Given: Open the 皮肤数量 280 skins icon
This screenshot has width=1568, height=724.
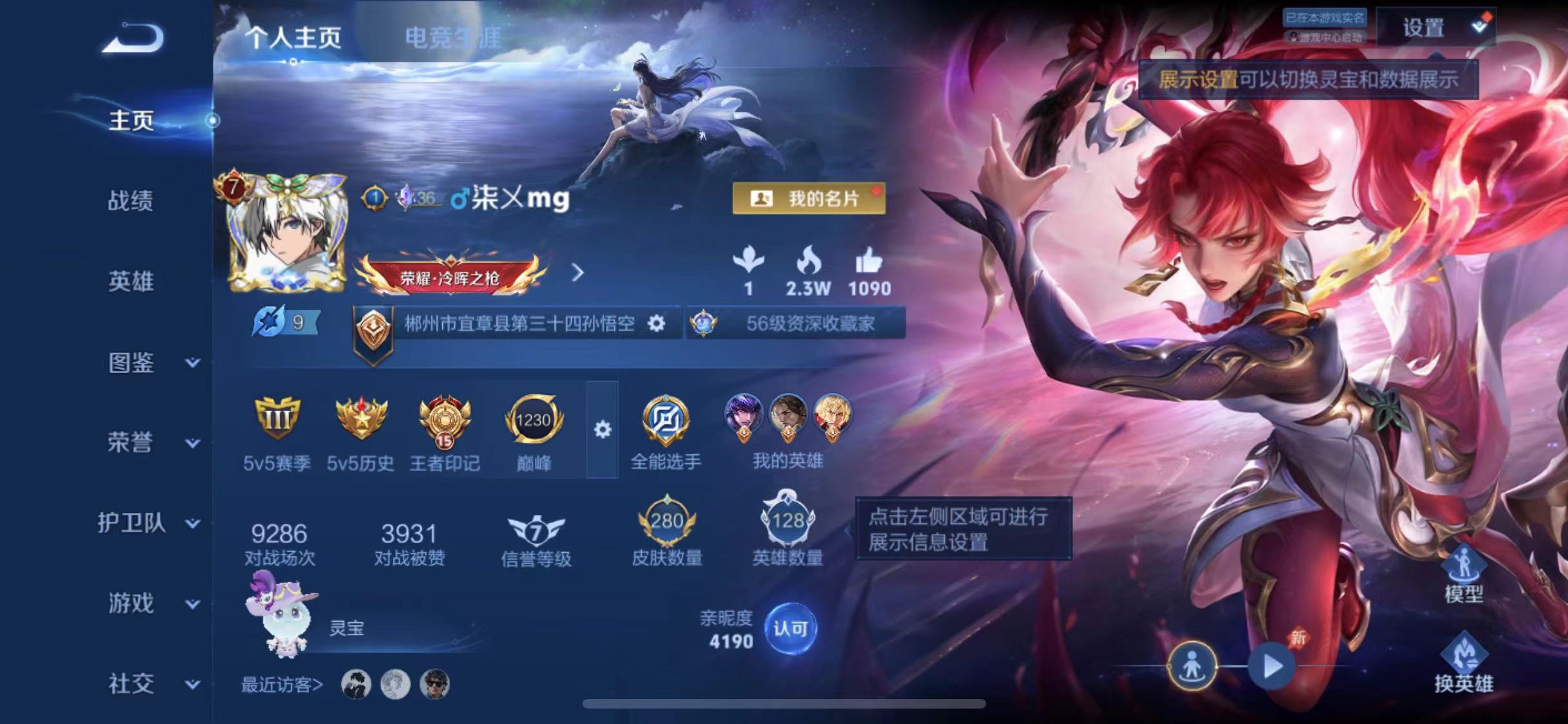Looking at the screenshot, I should point(666,521).
